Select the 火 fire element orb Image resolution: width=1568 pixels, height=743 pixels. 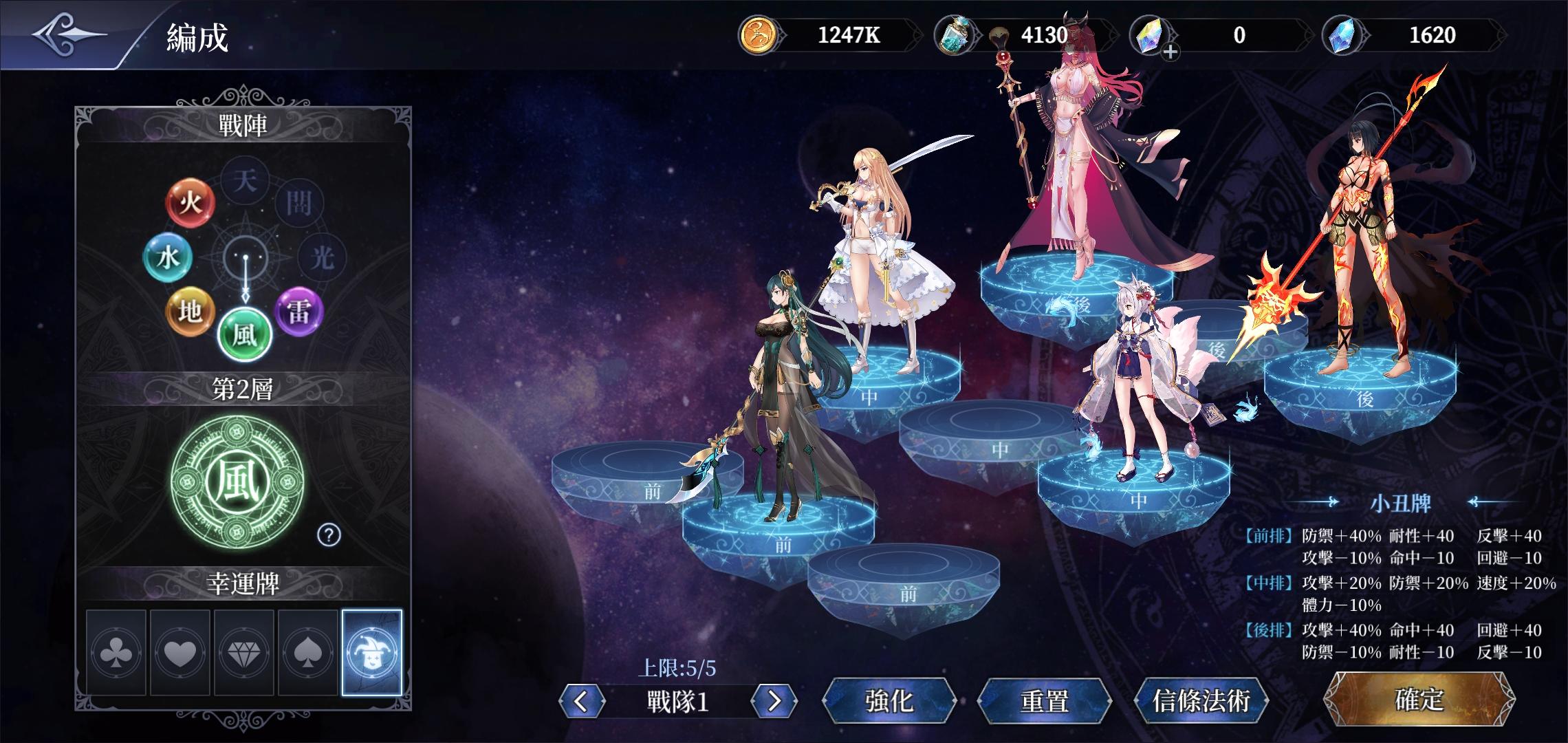coord(191,203)
